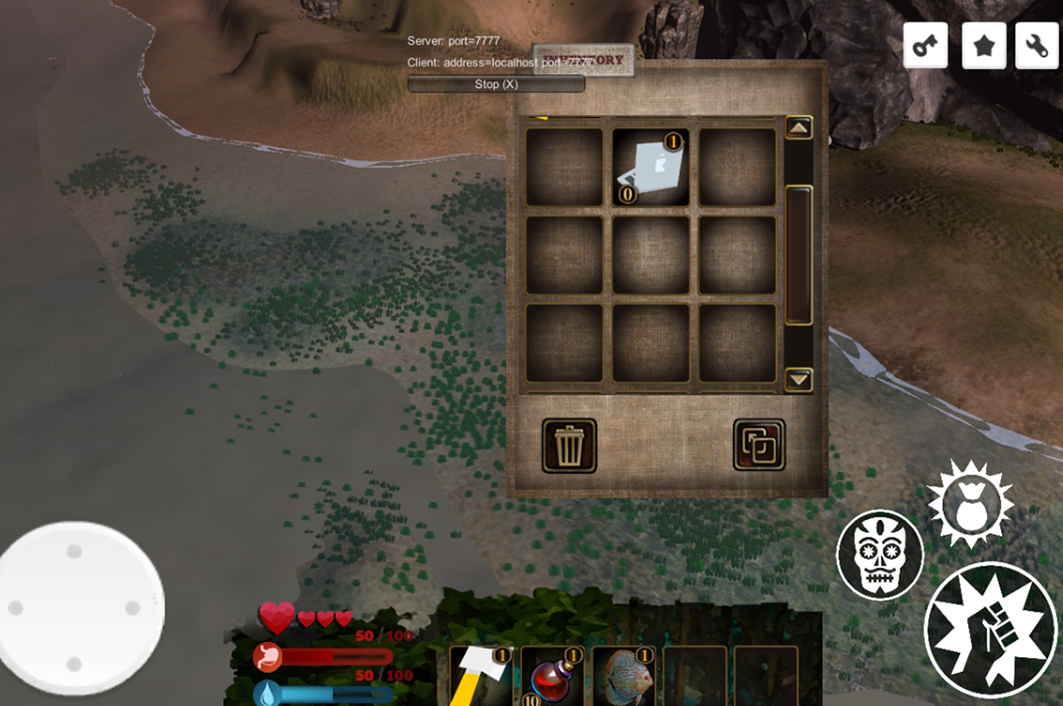Select the axe hotbar slot
The height and width of the screenshot is (706, 1063).
pos(481,676)
